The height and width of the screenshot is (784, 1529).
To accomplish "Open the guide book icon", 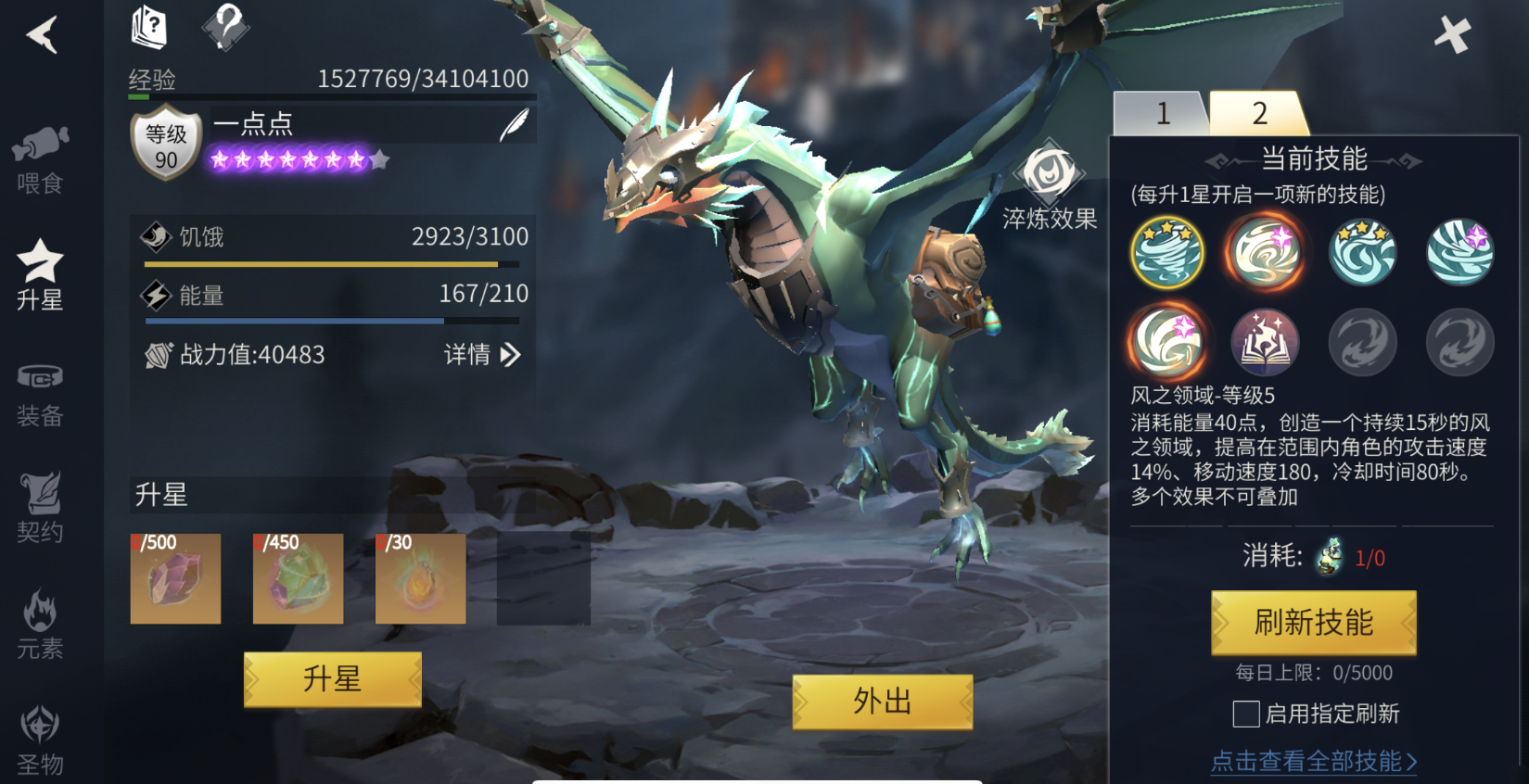I will (148, 26).
